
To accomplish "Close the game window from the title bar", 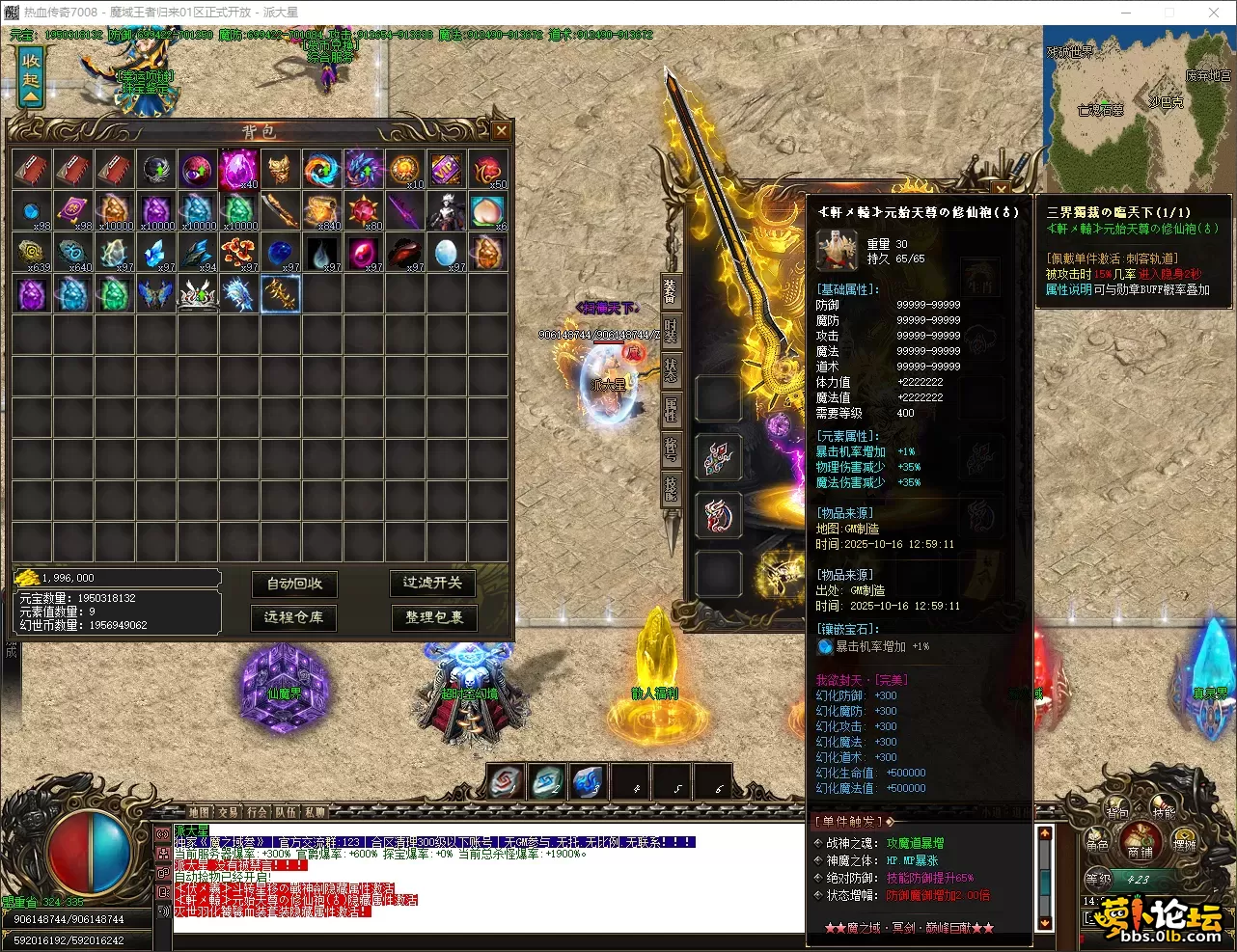I will pyautogui.click(x=1214, y=13).
